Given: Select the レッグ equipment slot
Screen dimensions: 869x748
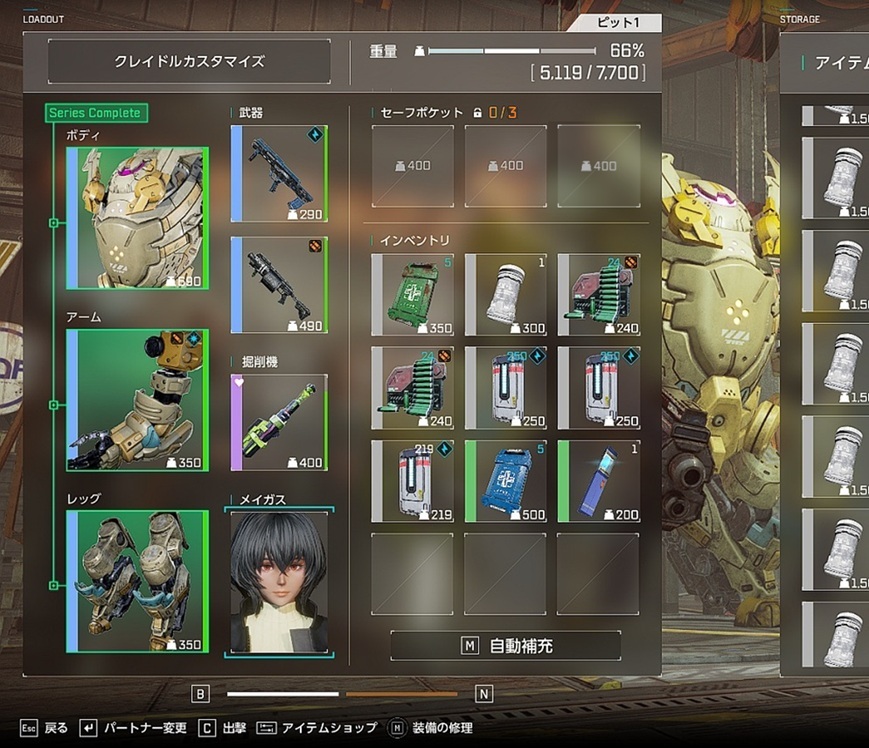Looking at the screenshot, I should coord(137,581).
